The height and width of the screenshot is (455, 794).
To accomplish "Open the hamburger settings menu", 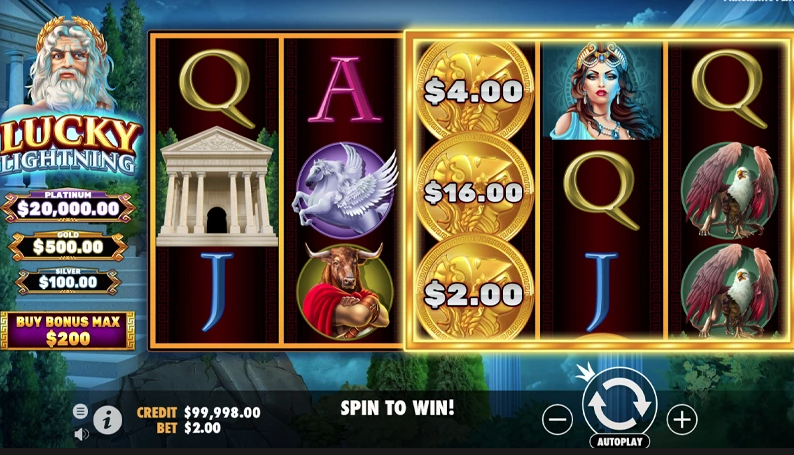I will tap(81, 411).
